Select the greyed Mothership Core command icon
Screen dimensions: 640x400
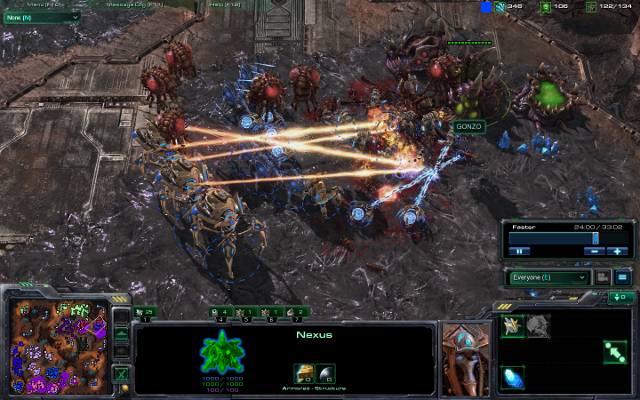(x=538, y=325)
